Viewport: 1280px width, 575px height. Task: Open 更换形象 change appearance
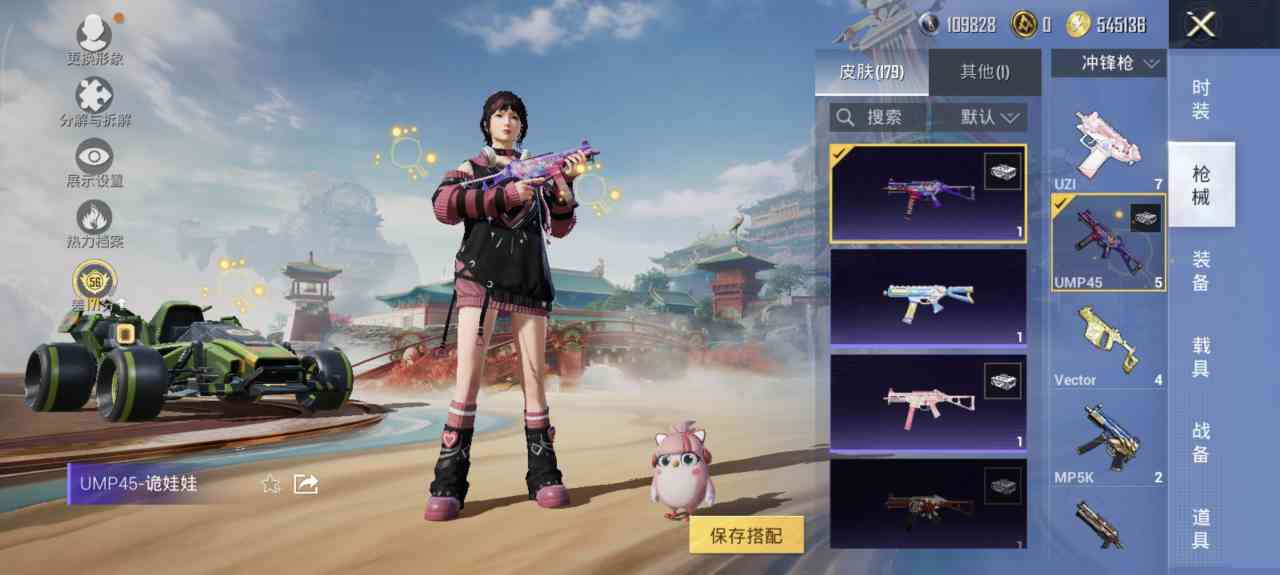[95, 40]
